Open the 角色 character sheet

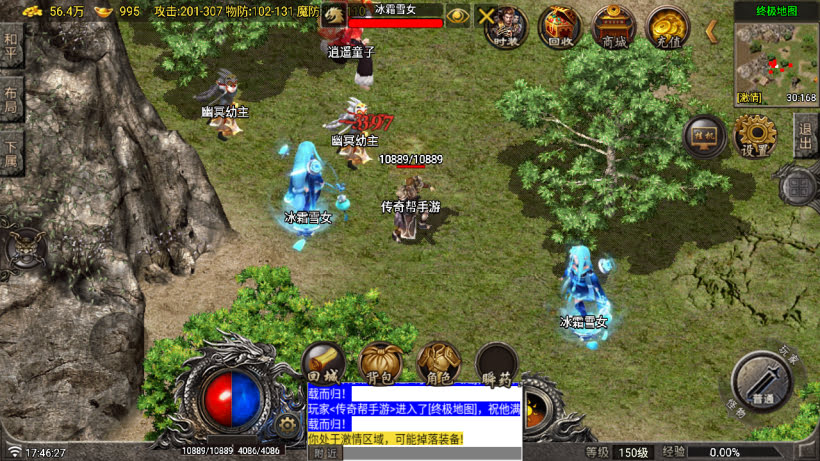tap(439, 364)
